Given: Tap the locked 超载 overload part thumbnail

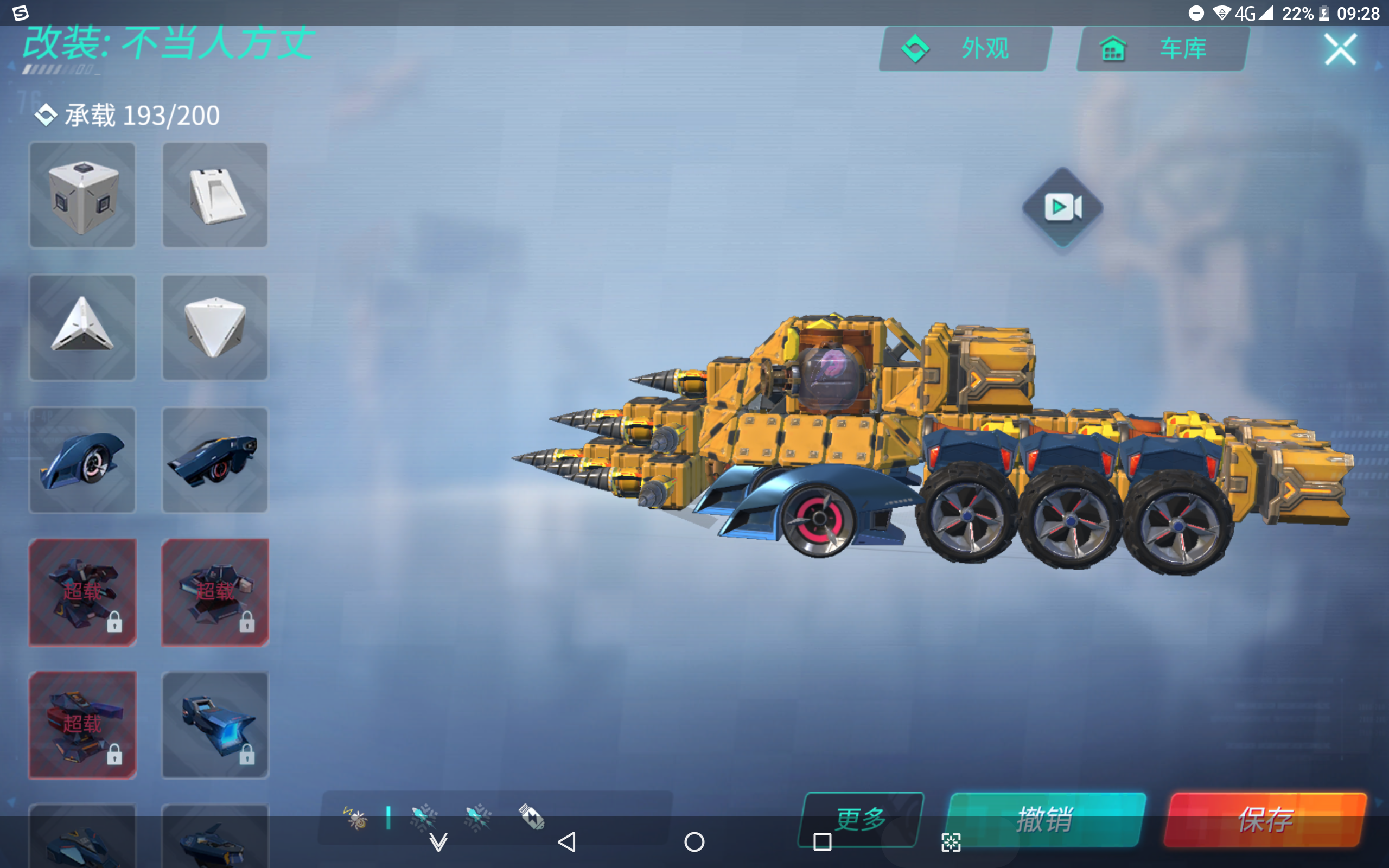Looking at the screenshot, I should click(82, 592).
